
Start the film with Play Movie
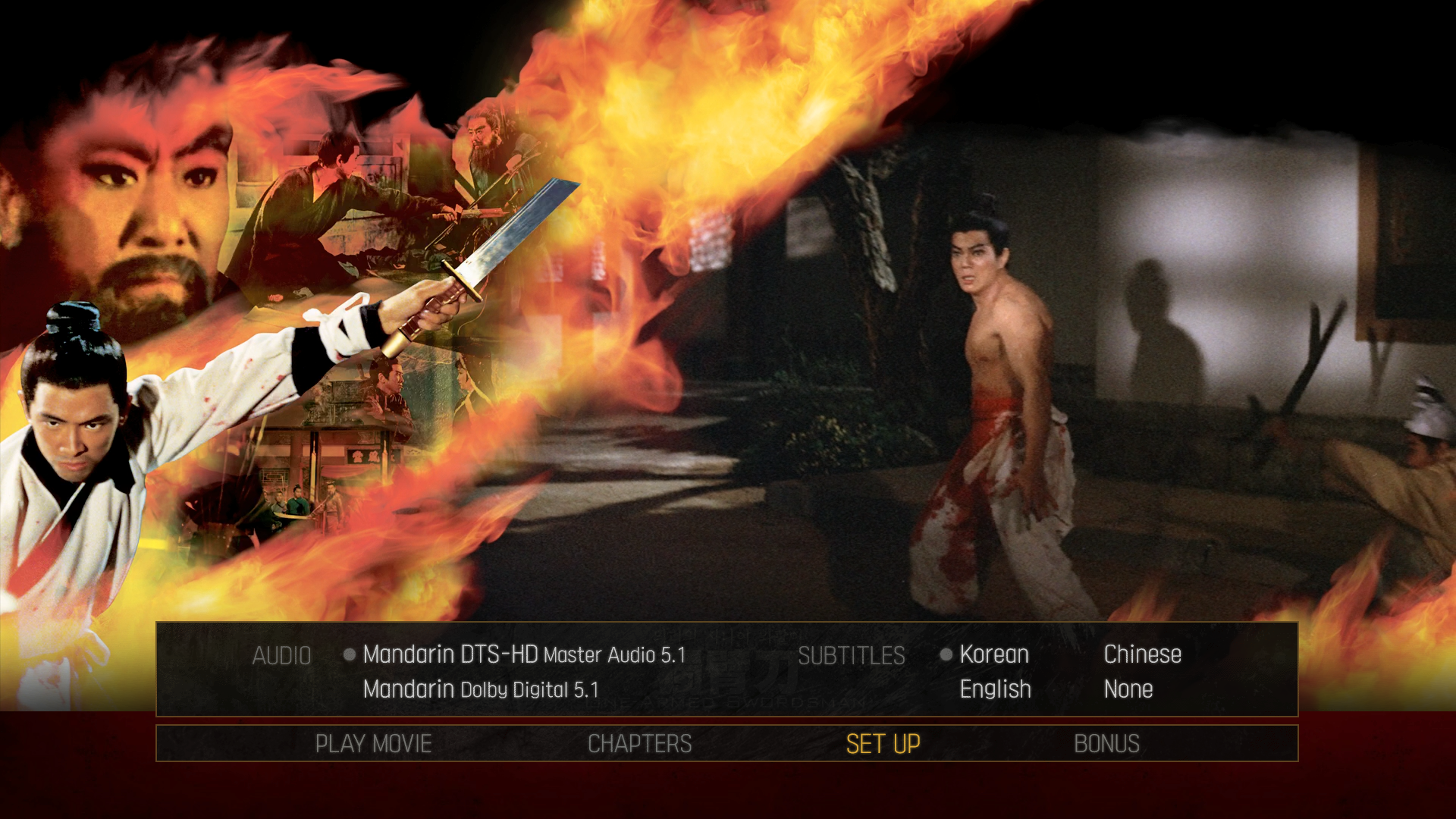pos(373,744)
